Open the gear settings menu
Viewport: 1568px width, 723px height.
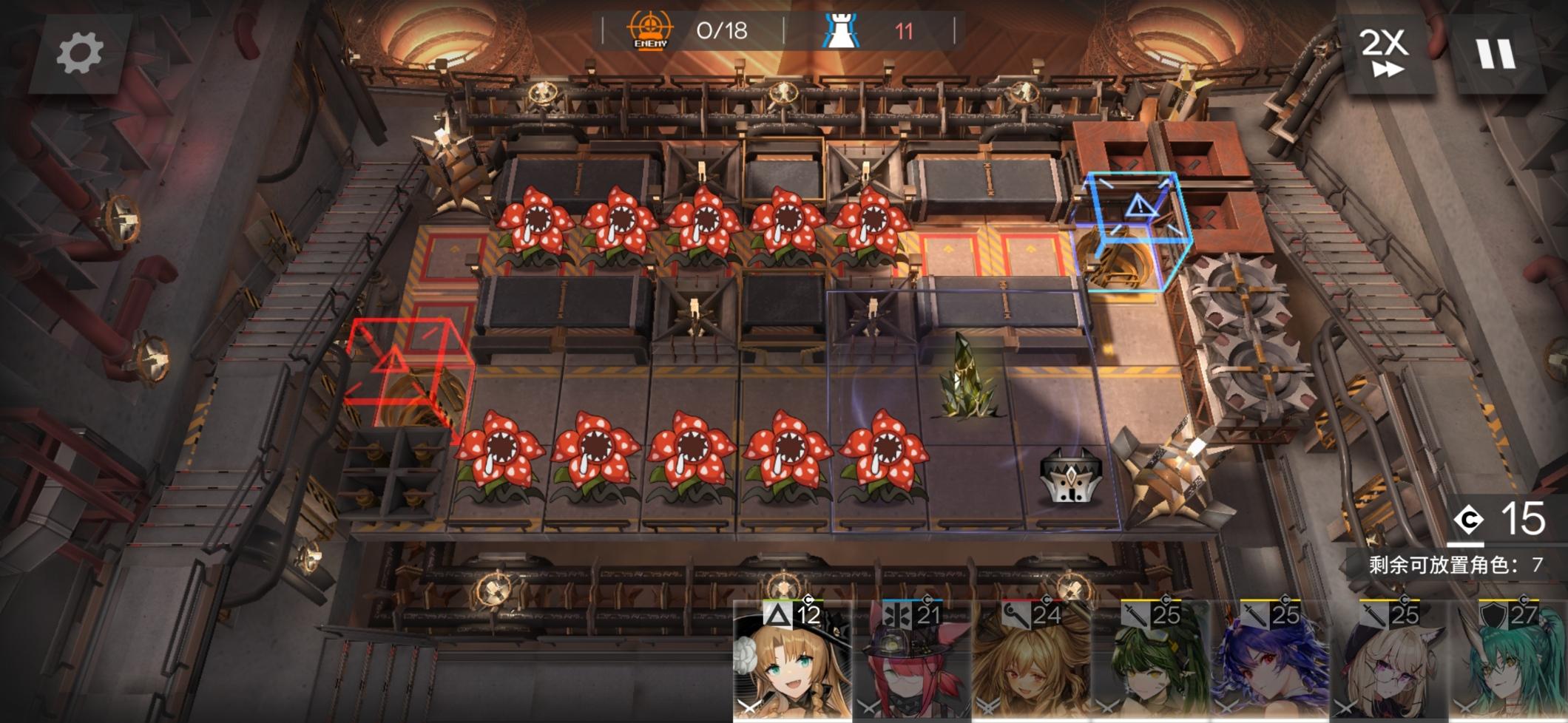80,53
